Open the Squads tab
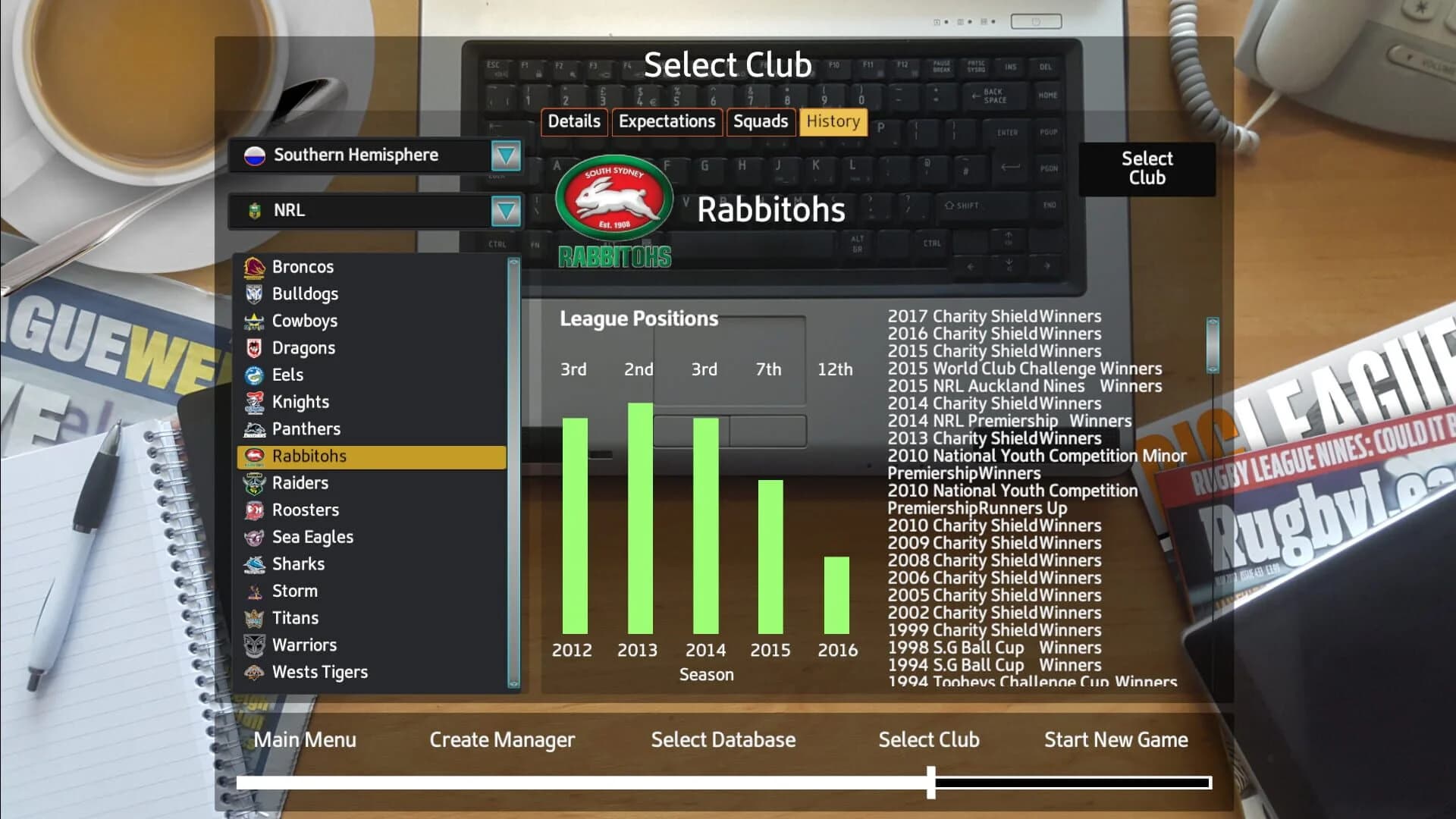The width and height of the screenshot is (1456, 819). (x=761, y=121)
